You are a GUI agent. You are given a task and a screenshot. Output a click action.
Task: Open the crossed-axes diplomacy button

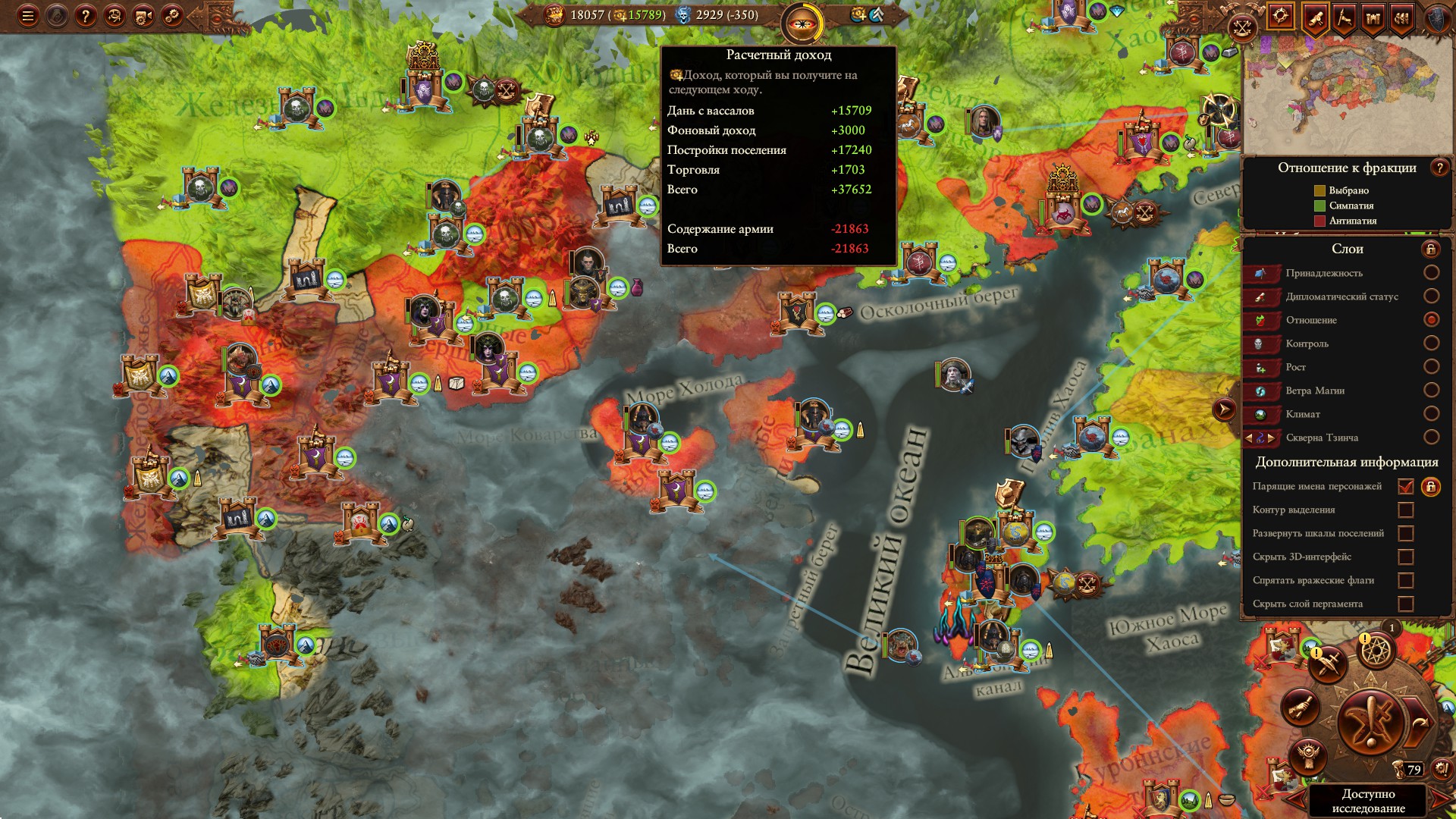[x=1242, y=29]
